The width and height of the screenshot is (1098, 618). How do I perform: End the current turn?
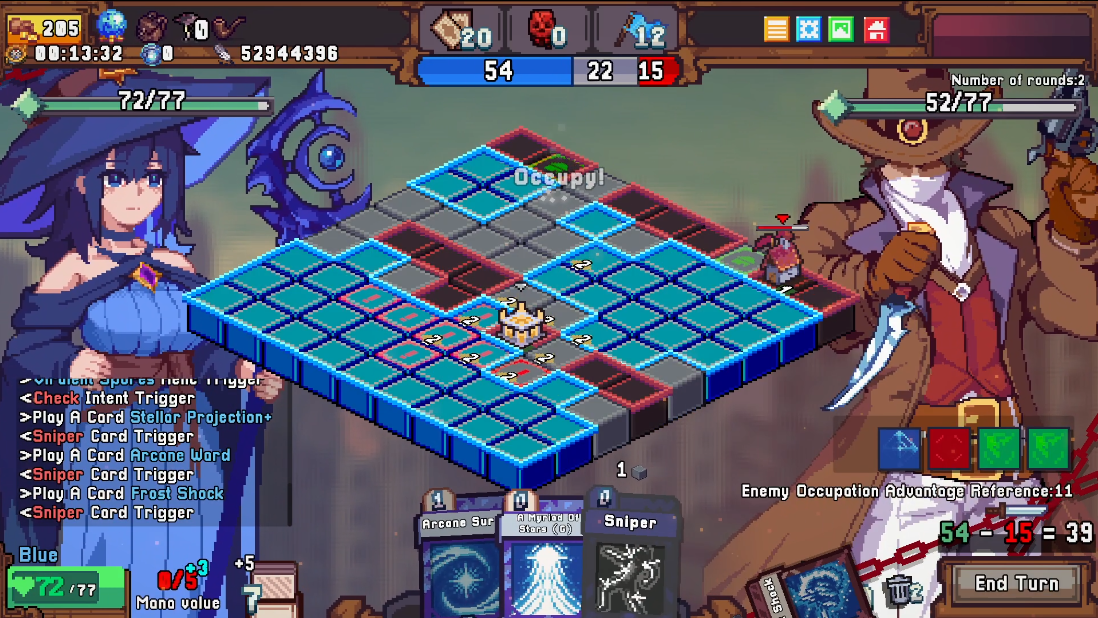click(x=1016, y=583)
